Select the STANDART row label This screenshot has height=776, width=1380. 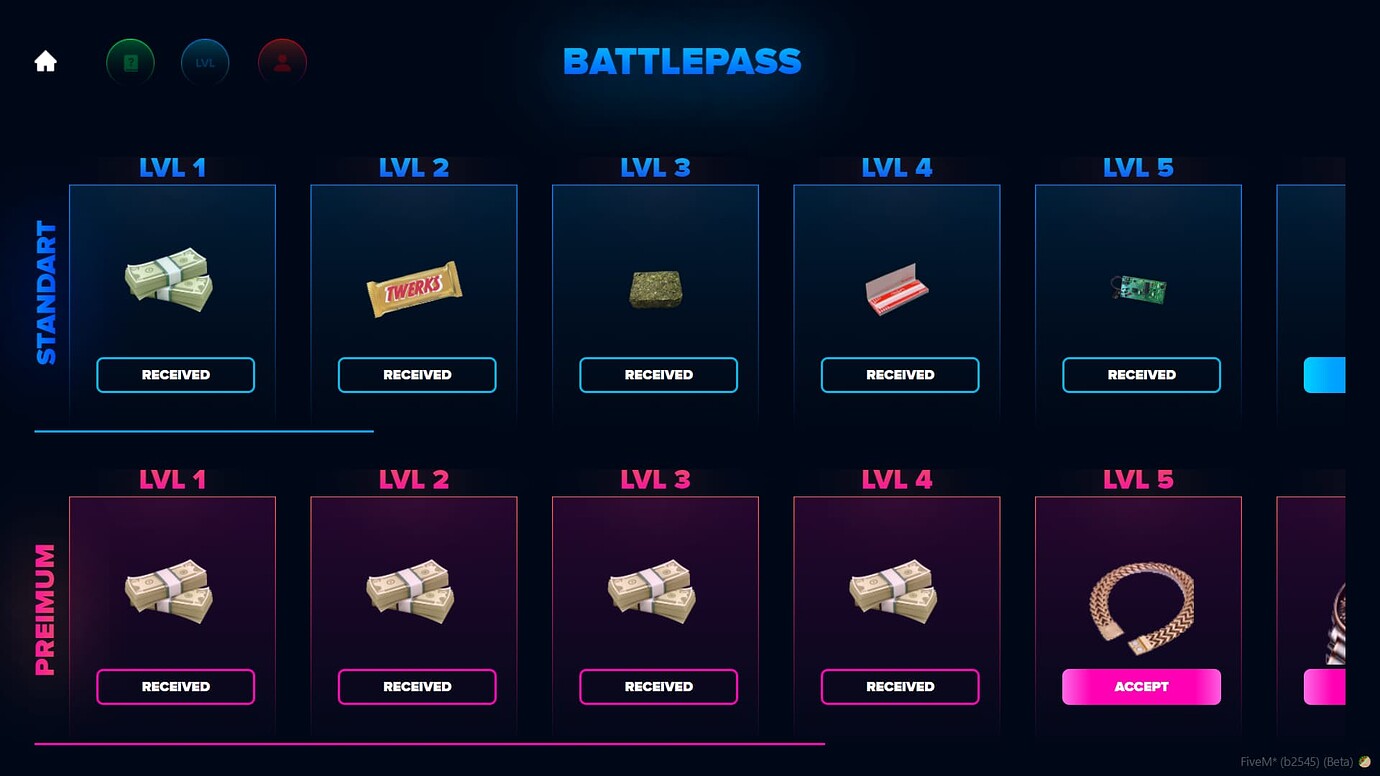coord(44,285)
